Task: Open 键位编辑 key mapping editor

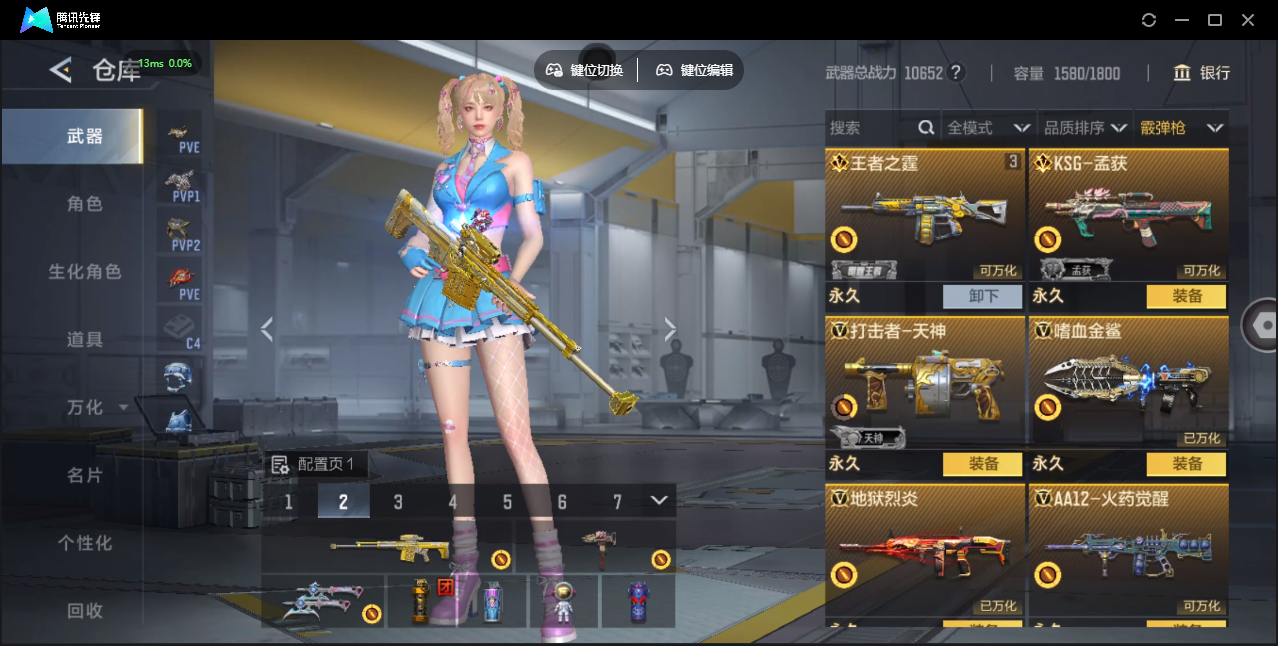Action: [x=695, y=70]
